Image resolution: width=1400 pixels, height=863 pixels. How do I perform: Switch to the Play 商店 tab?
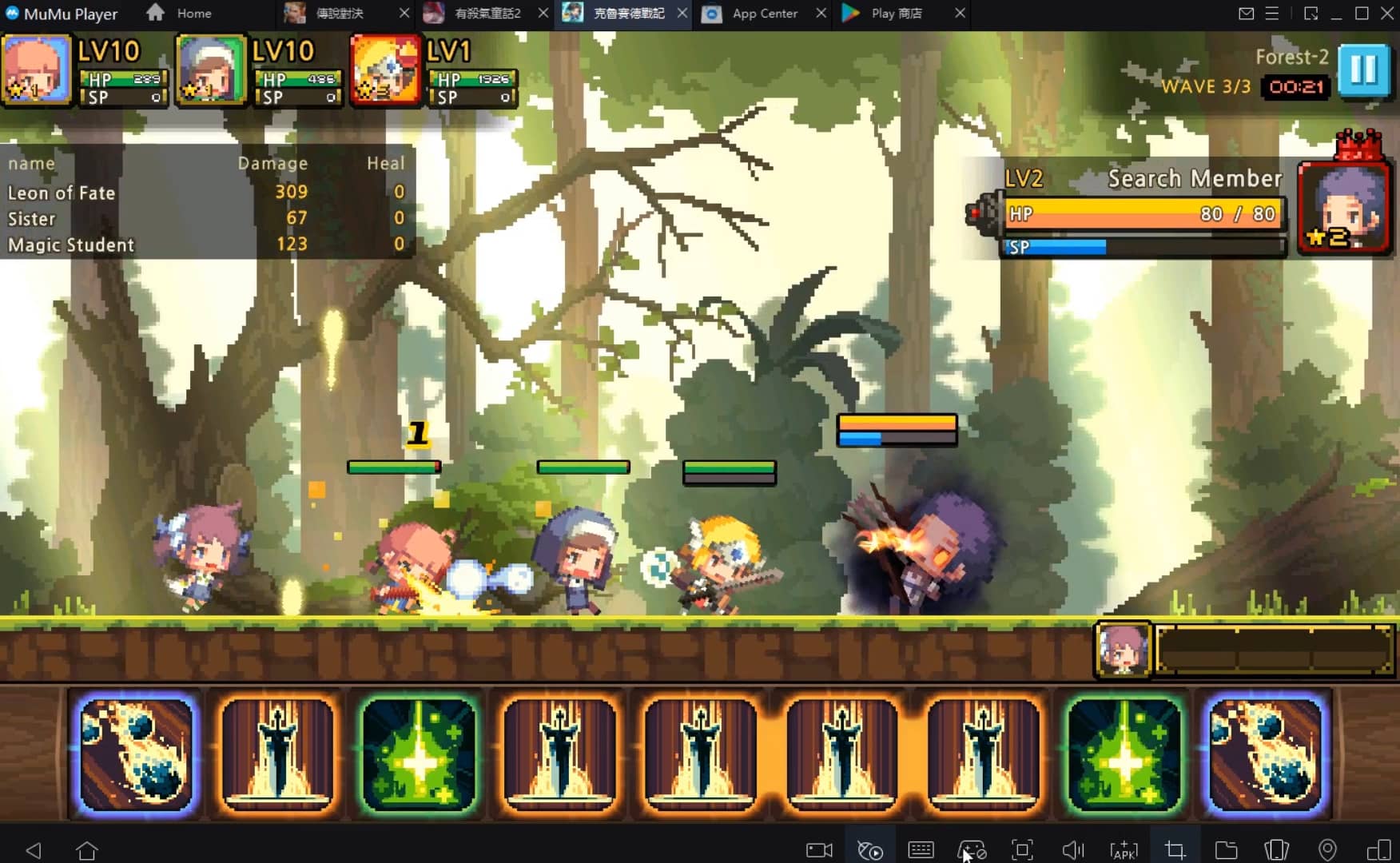pyautogui.click(x=893, y=13)
